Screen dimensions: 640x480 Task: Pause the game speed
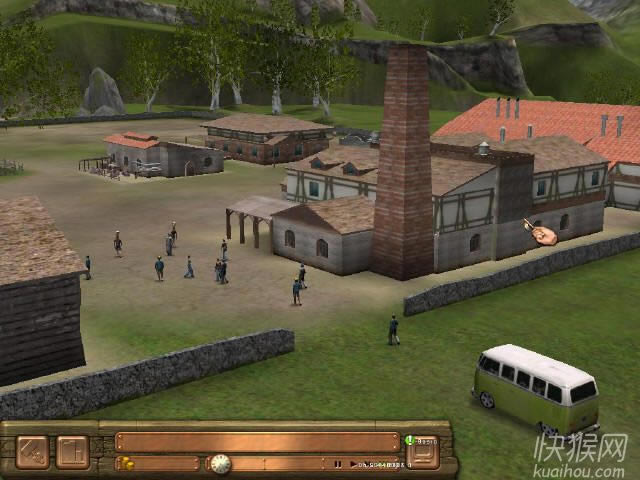[338, 464]
